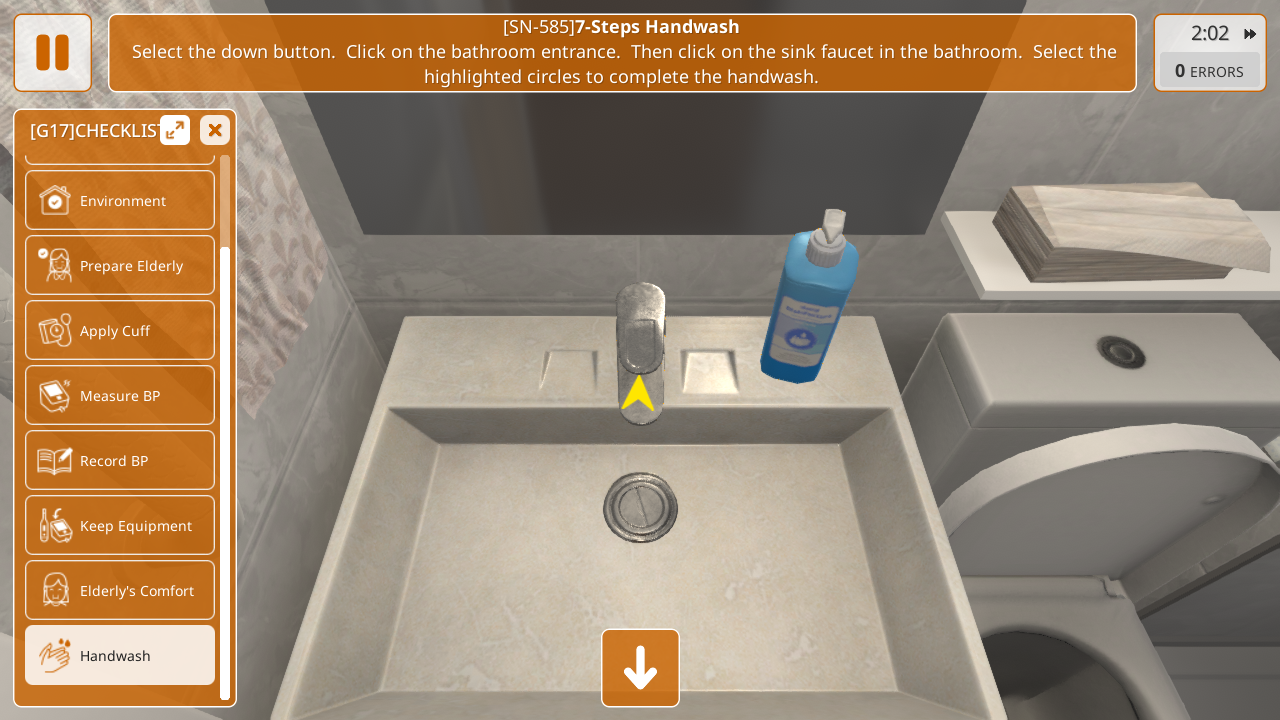Select the Elderly's Comfort checklist item
This screenshot has height=720, width=1280.
pos(120,590)
